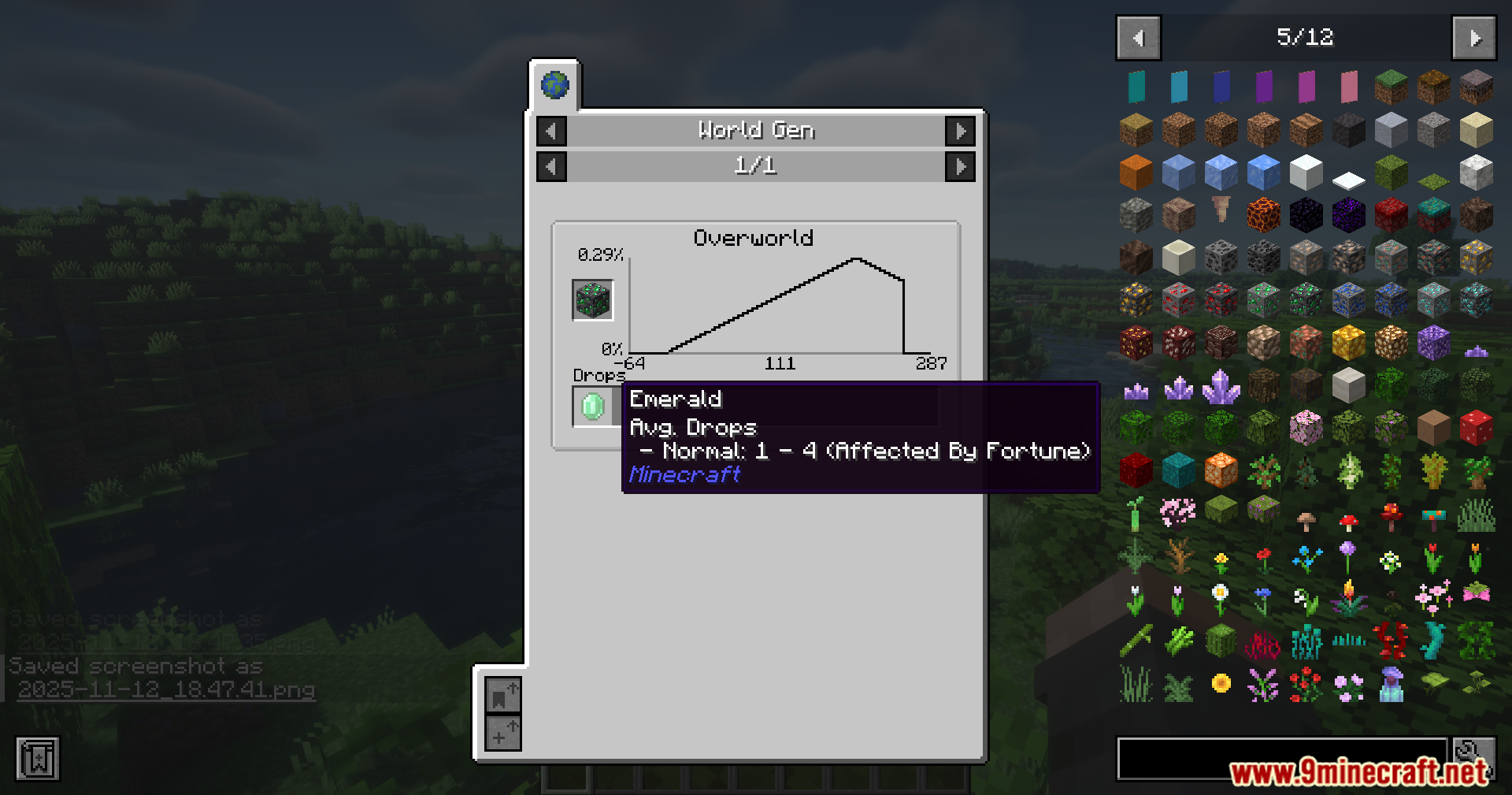The width and height of the screenshot is (1512, 795).
Task: Go to the previous item list page
Action: click(x=1138, y=38)
